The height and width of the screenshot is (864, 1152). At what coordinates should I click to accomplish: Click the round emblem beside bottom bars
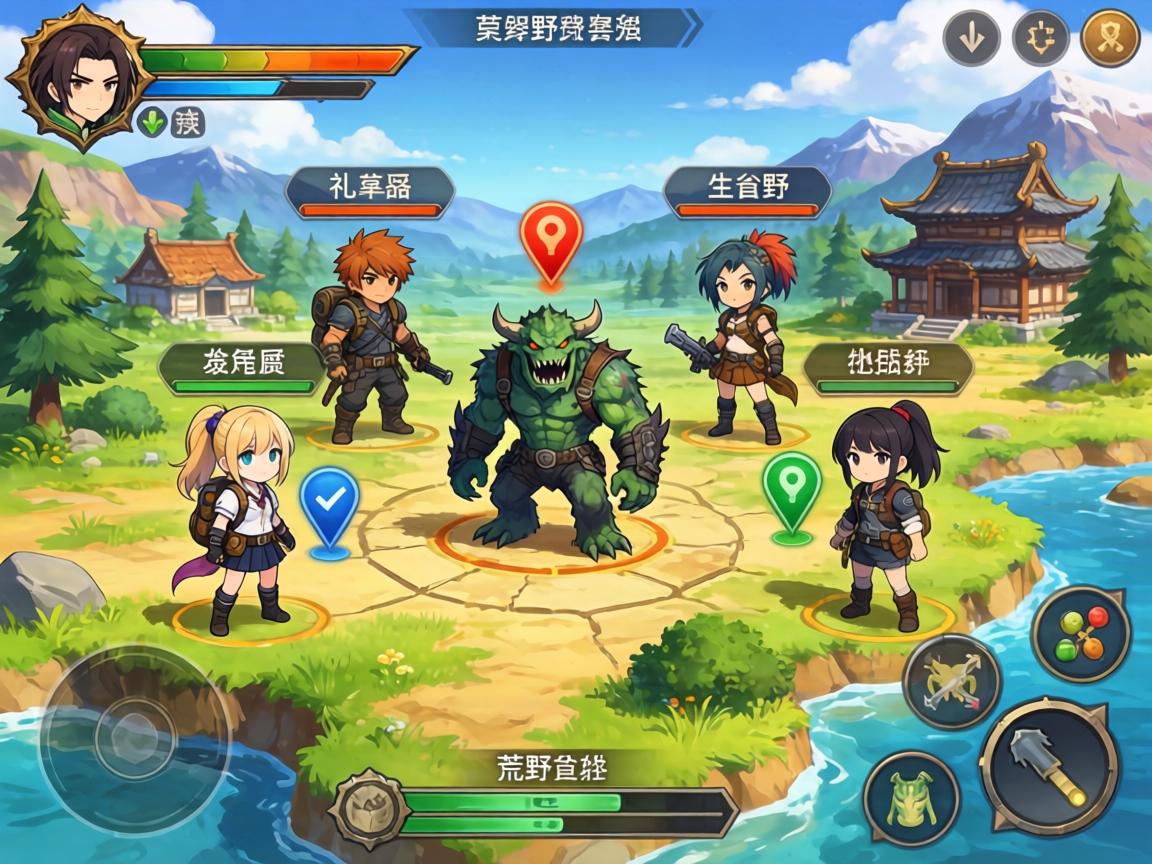tap(368, 808)
